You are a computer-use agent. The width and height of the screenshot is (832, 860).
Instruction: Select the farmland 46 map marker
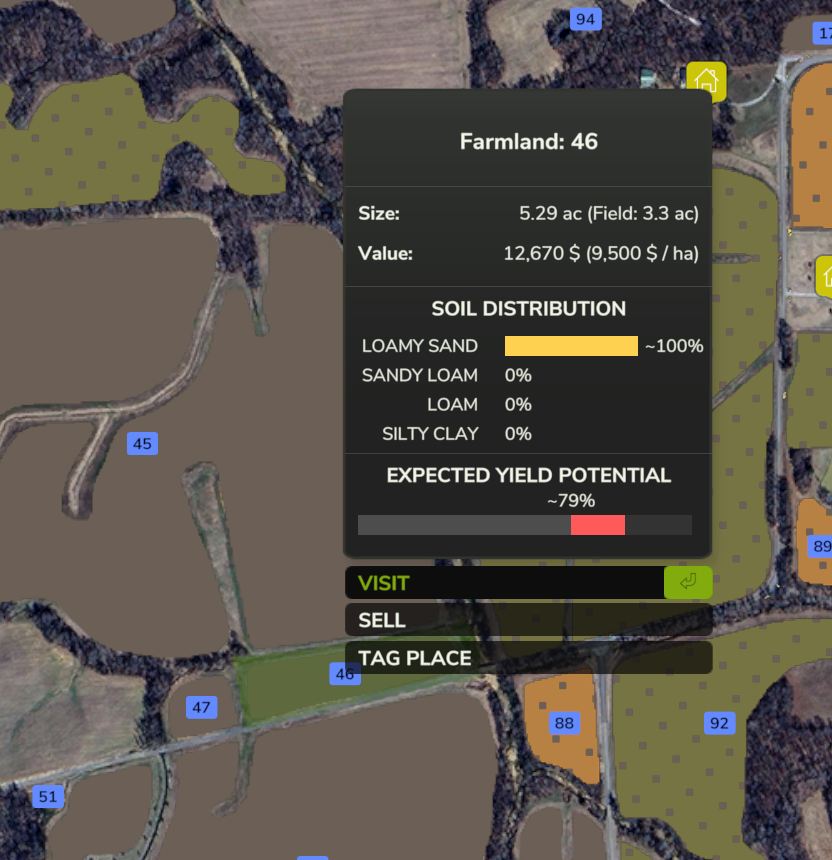coord(345,674)
